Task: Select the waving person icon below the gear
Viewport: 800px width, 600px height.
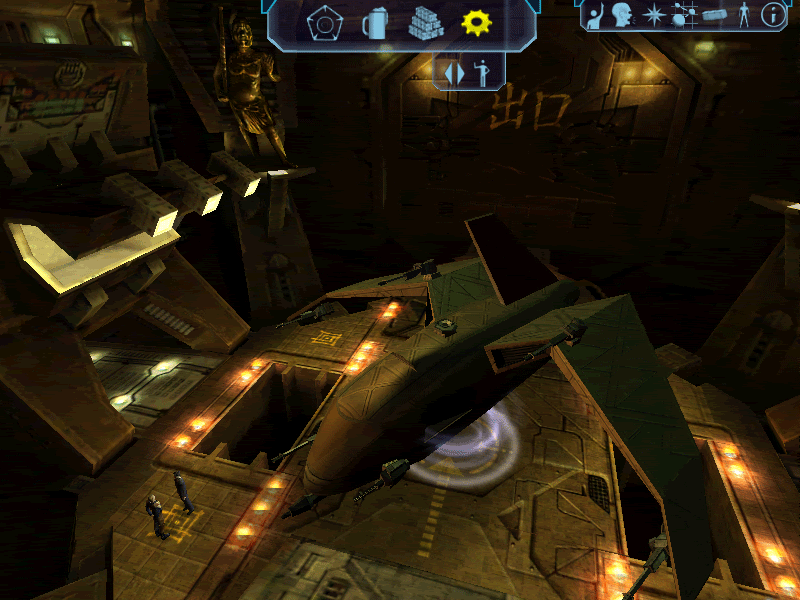Action: 480,73
